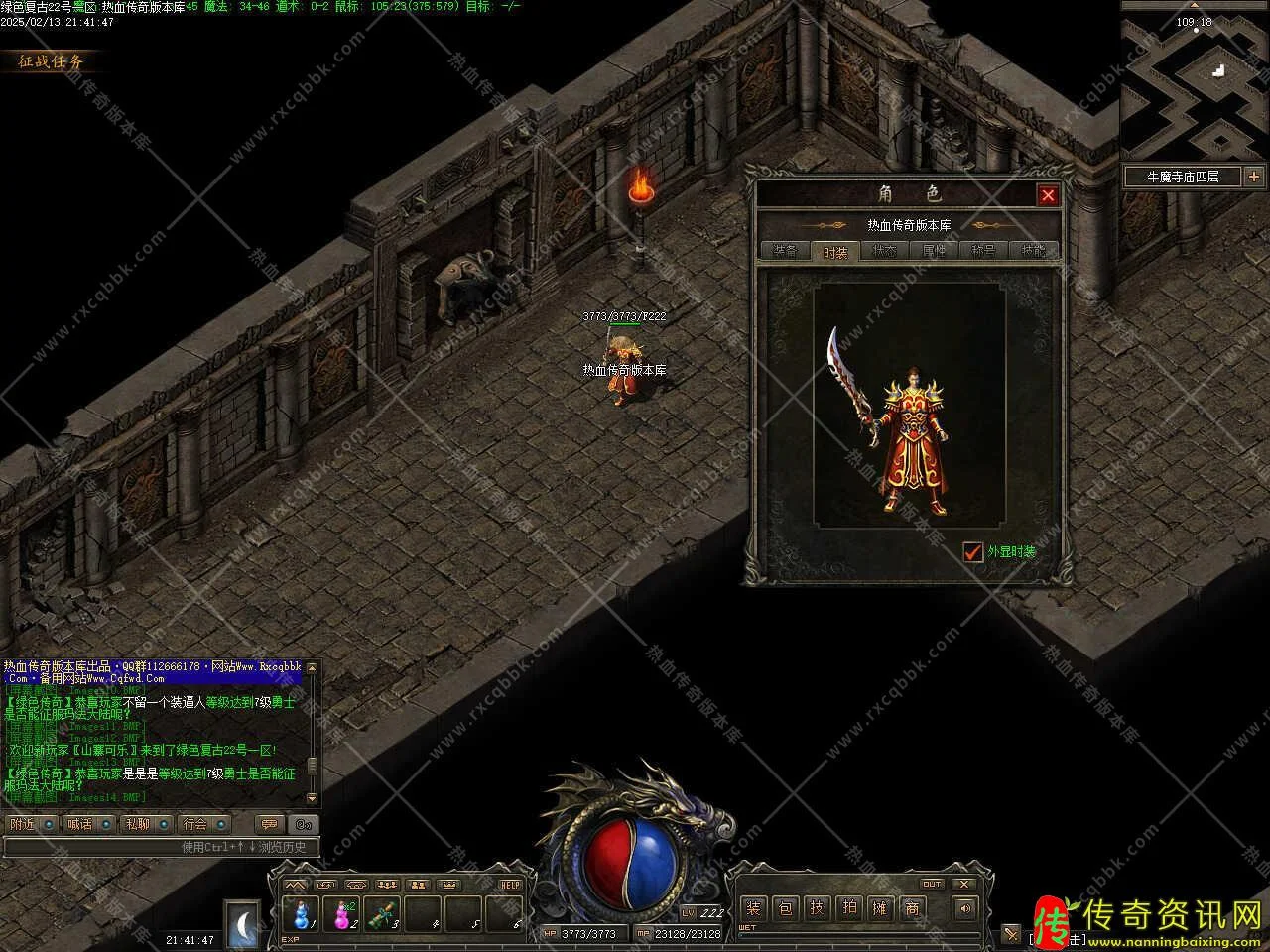Toggle the 外显时装 checkbox
This screenshot has height=952, width=1270.
click(973, 551)
